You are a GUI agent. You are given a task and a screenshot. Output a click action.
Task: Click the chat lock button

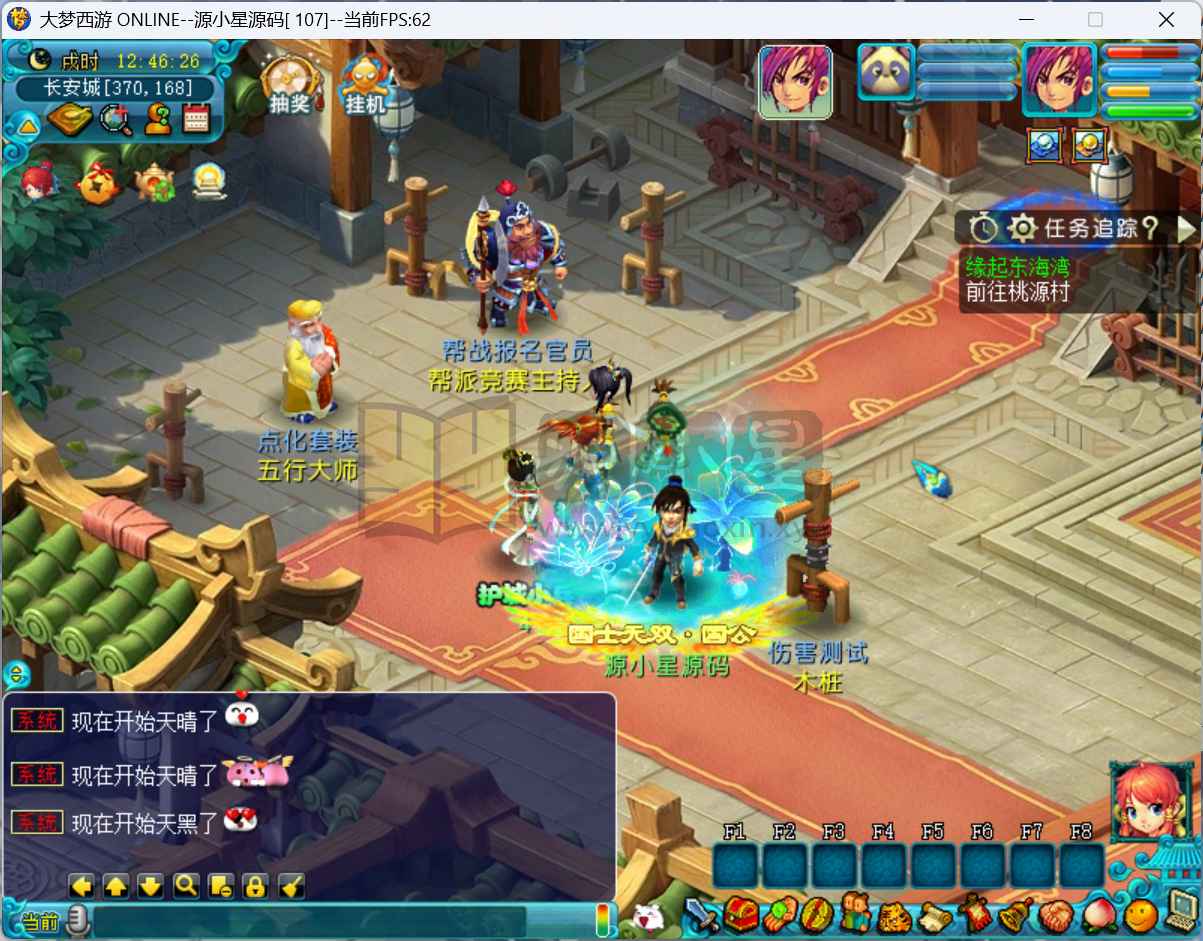click(x=255, y=885)
